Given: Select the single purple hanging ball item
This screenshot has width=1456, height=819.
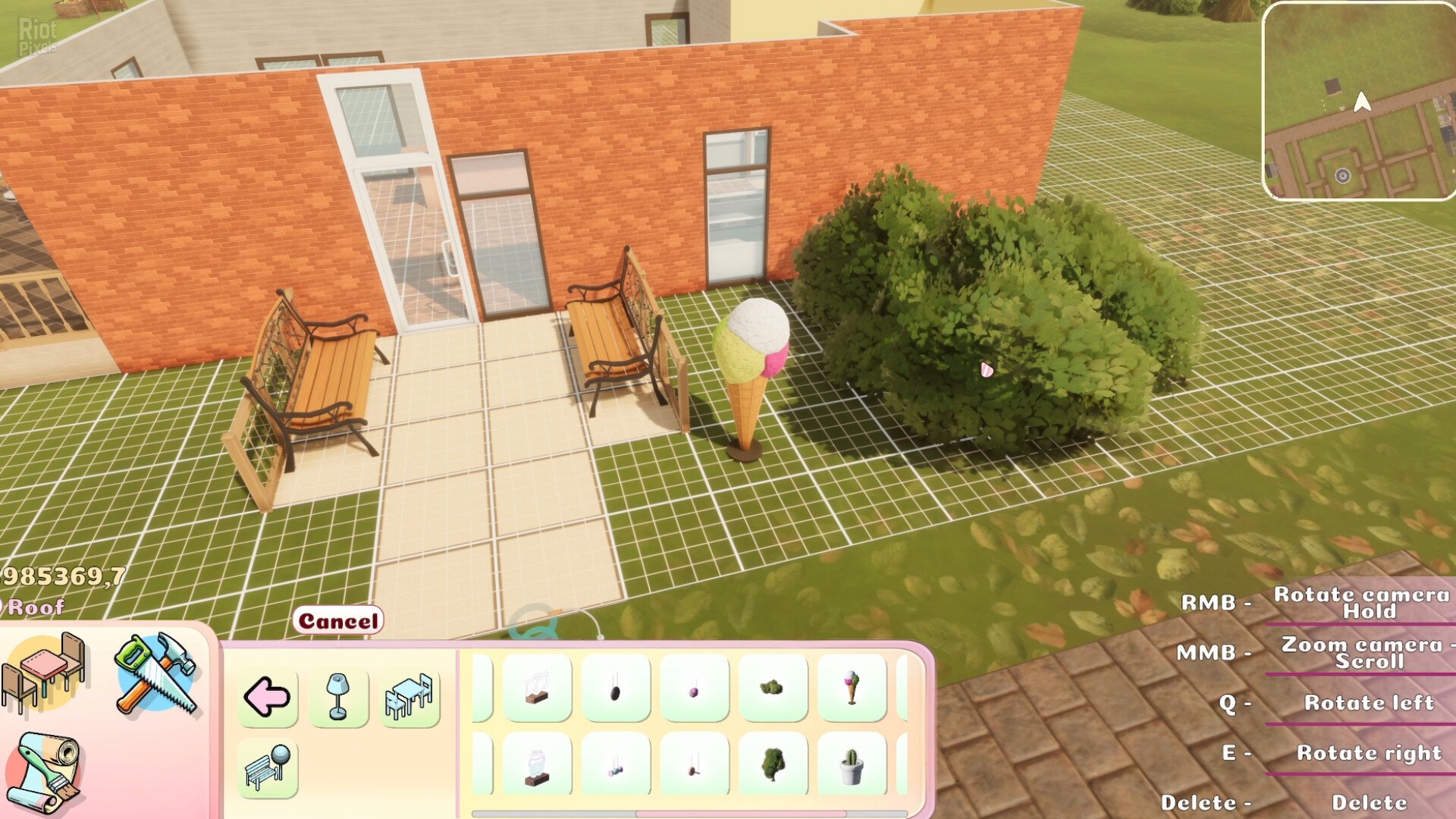Looking at the screenshot, I should (x=693, y=688).
